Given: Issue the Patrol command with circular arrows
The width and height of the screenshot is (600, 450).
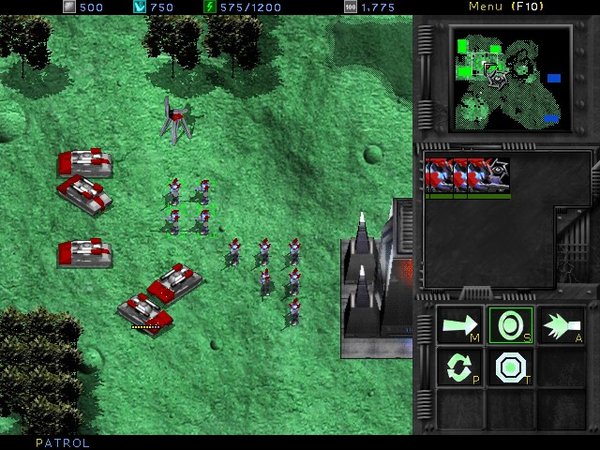Looking at the screenshot, I should 461,368.
